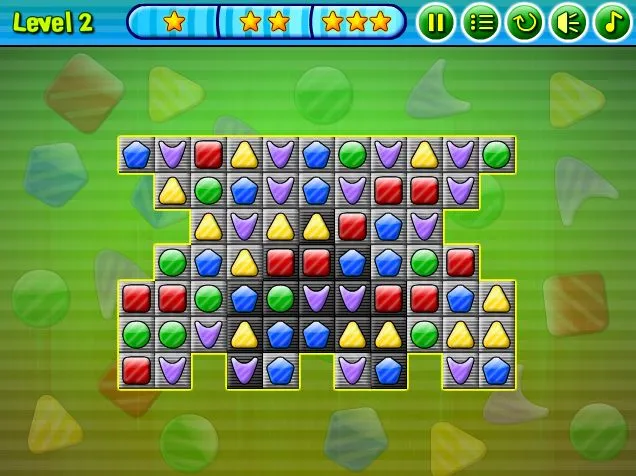Viewport: 636px width, 476px height.
Task: Restart the current level
Action: coord(524,22)
